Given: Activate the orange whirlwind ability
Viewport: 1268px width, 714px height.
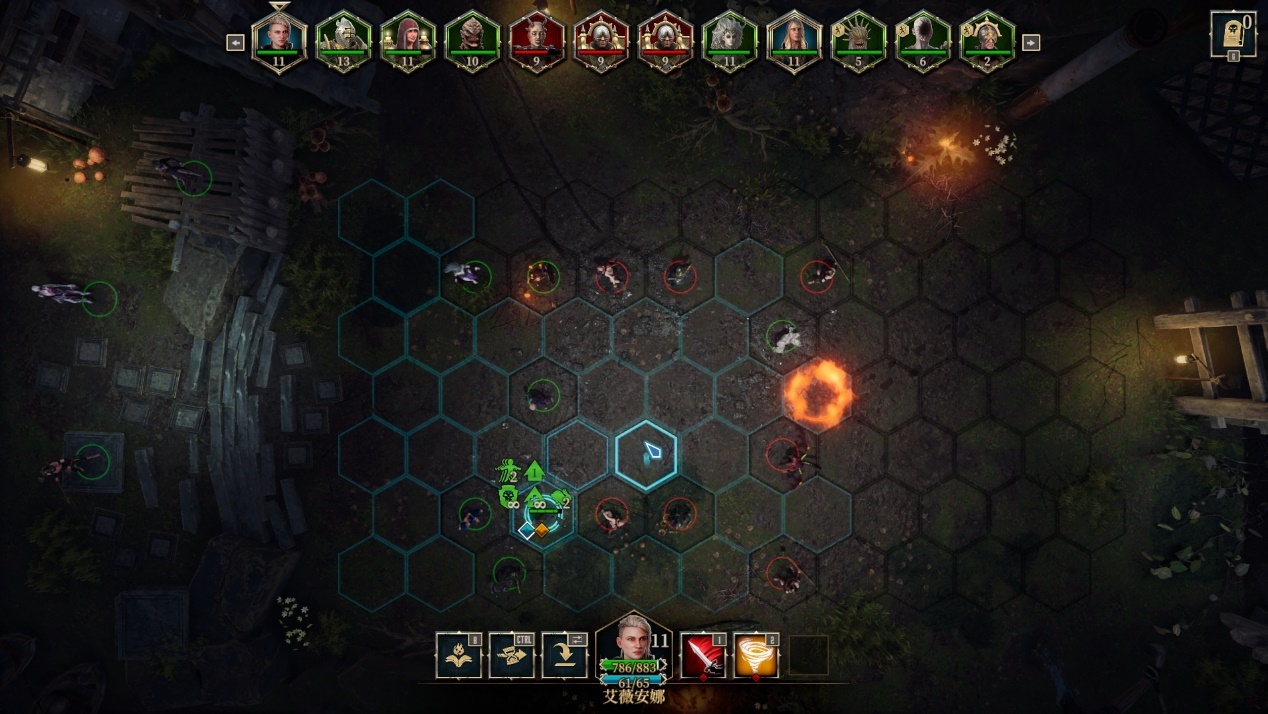Looking at the screenshot, I should tap(756, 656).
